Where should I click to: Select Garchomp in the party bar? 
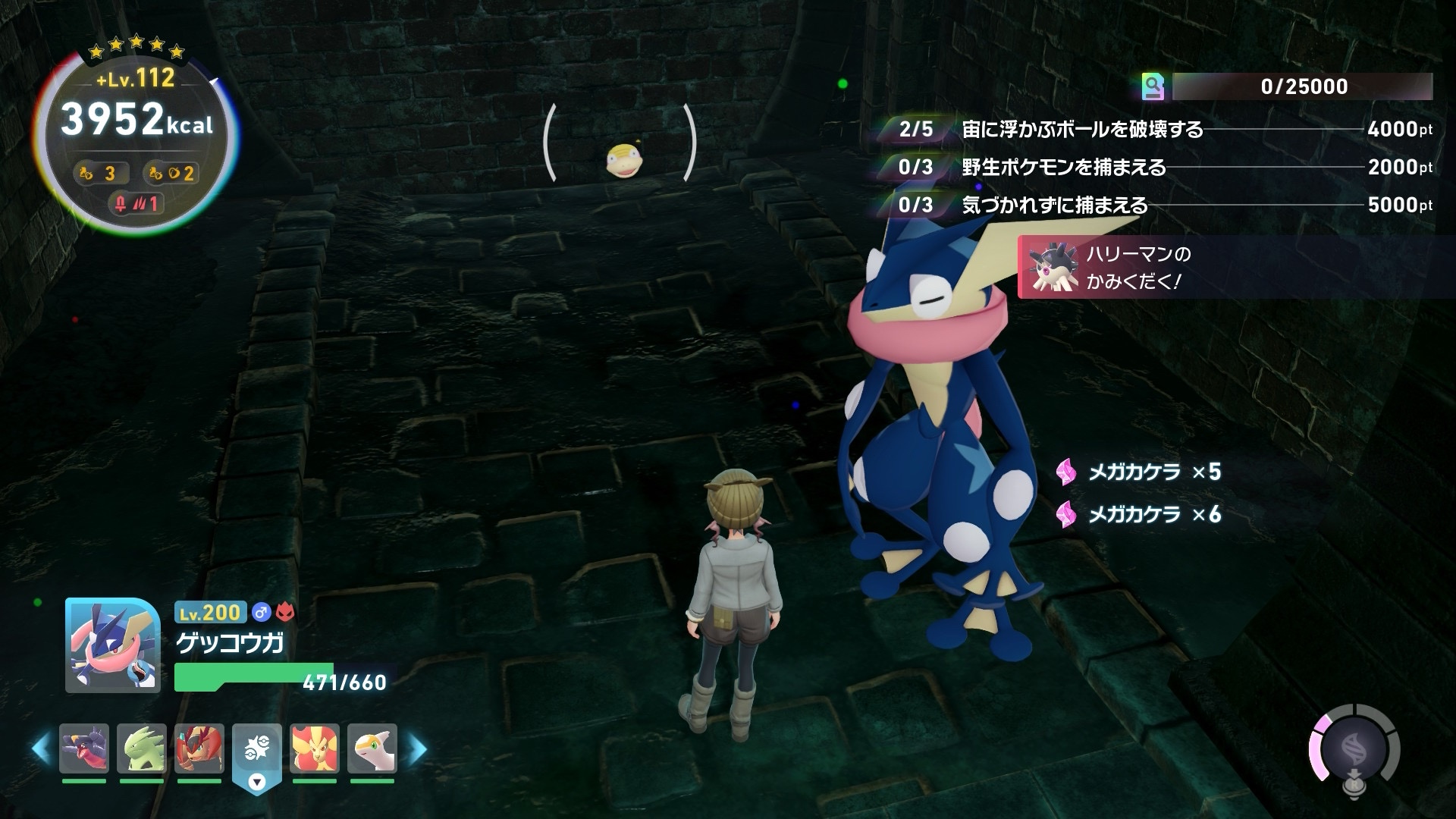coord(84,748)
